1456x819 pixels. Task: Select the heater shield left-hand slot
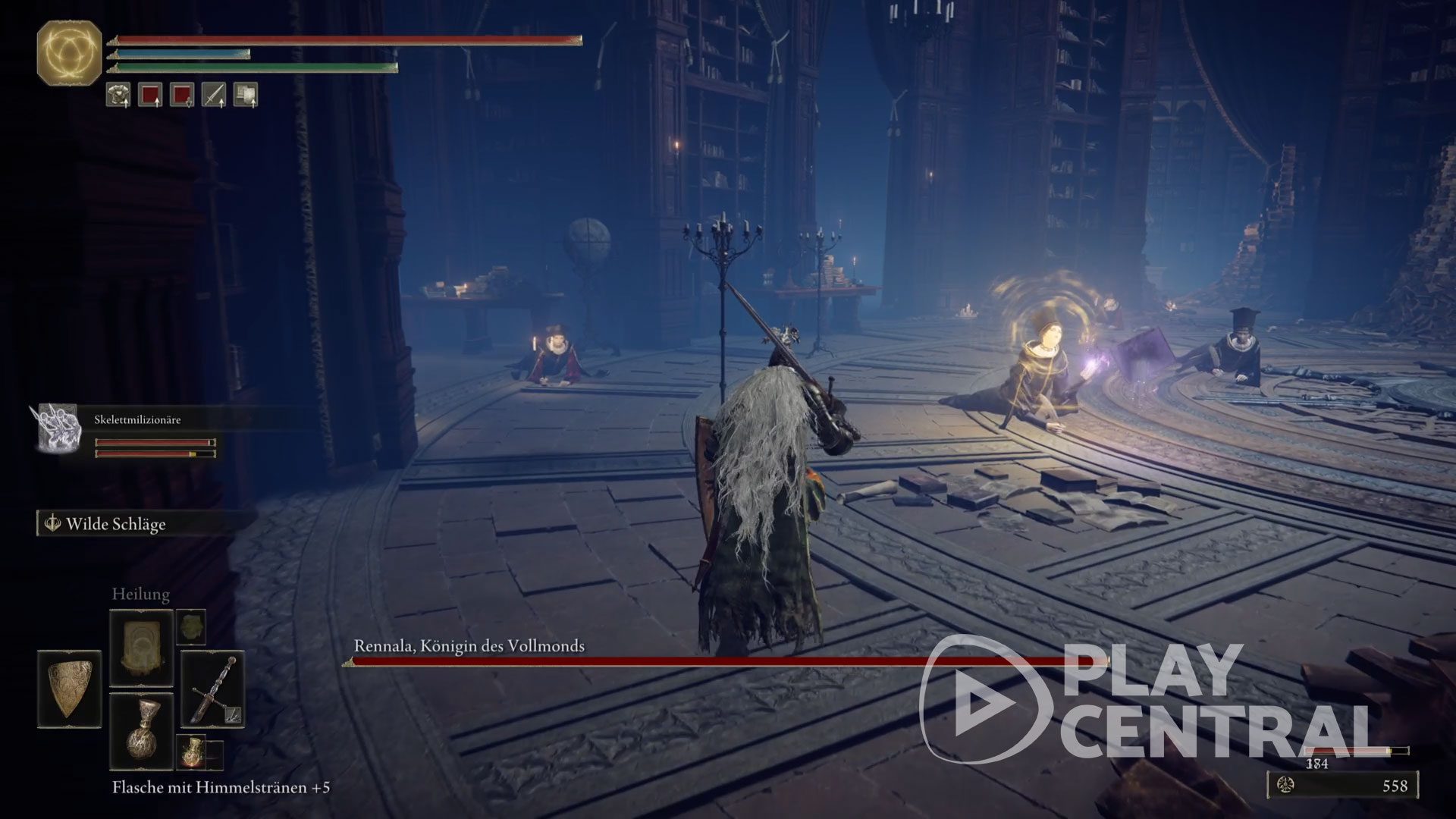(x=70, y=689)
